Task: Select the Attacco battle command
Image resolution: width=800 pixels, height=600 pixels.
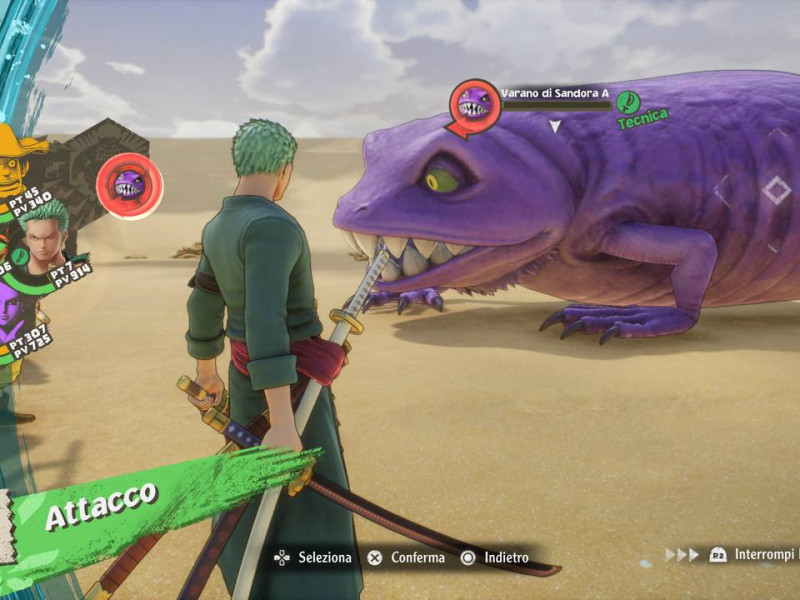Action: [101, 493]
